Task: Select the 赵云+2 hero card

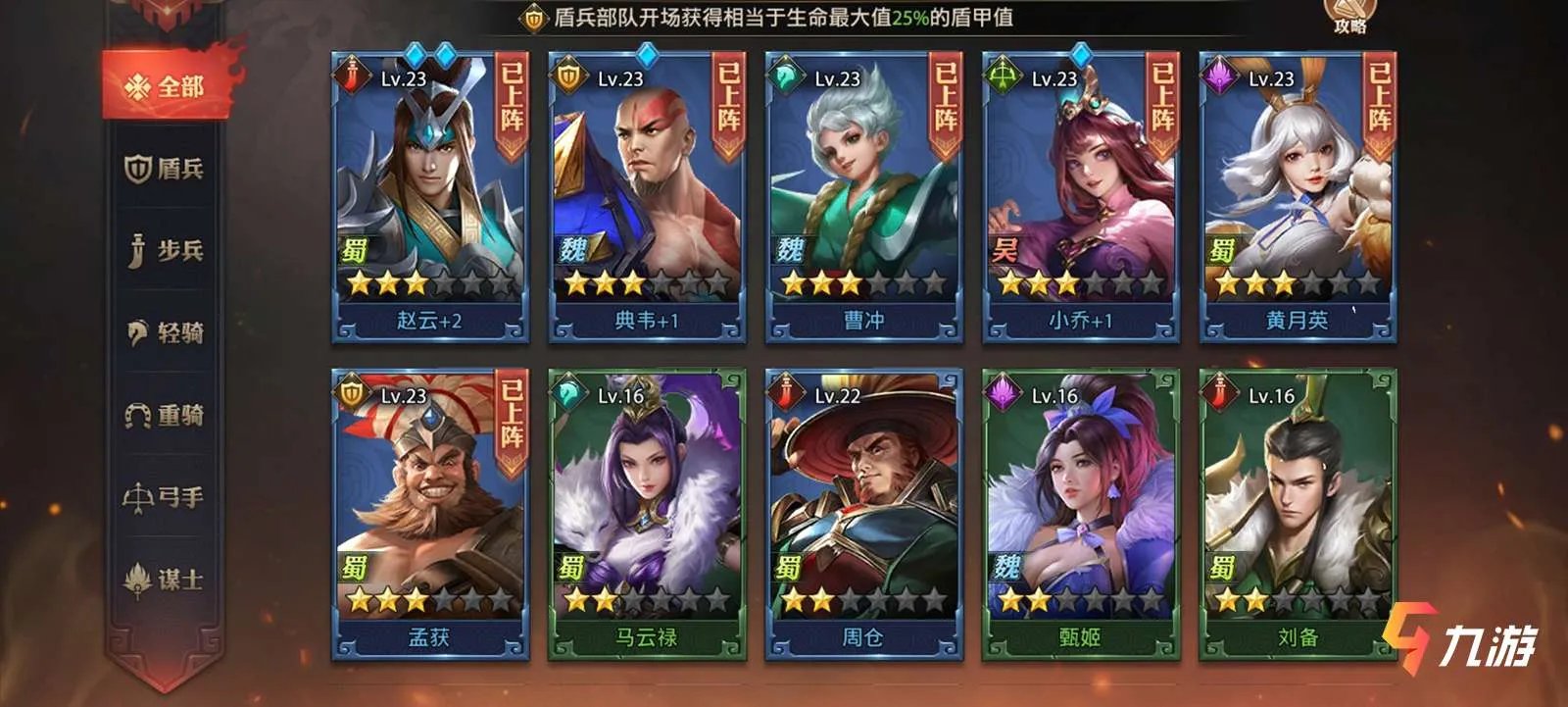Action: [430, 196]
